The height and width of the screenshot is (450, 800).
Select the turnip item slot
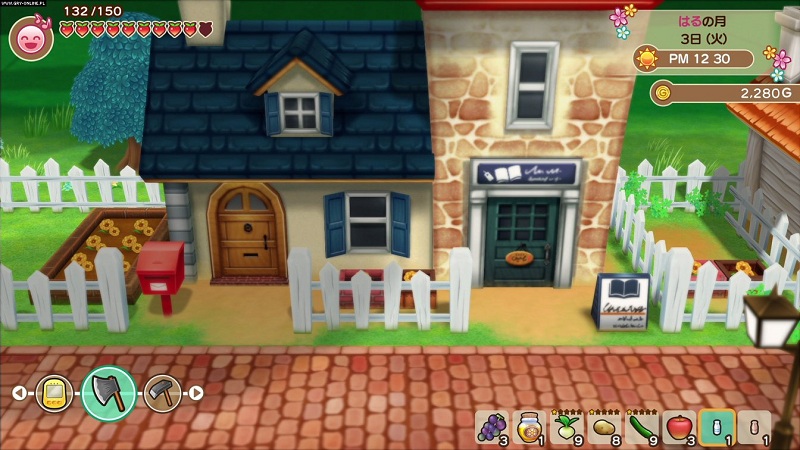click(565, 428)
